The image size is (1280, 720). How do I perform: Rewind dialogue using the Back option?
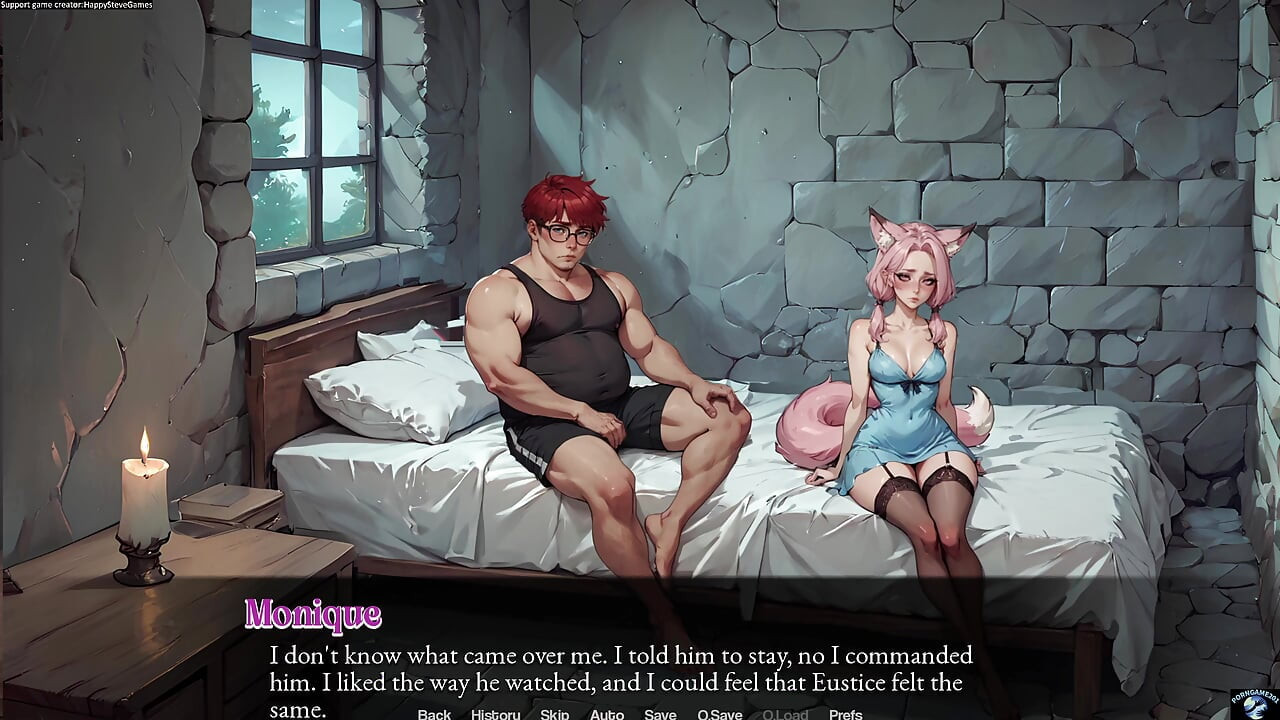(x=433, y=714)
